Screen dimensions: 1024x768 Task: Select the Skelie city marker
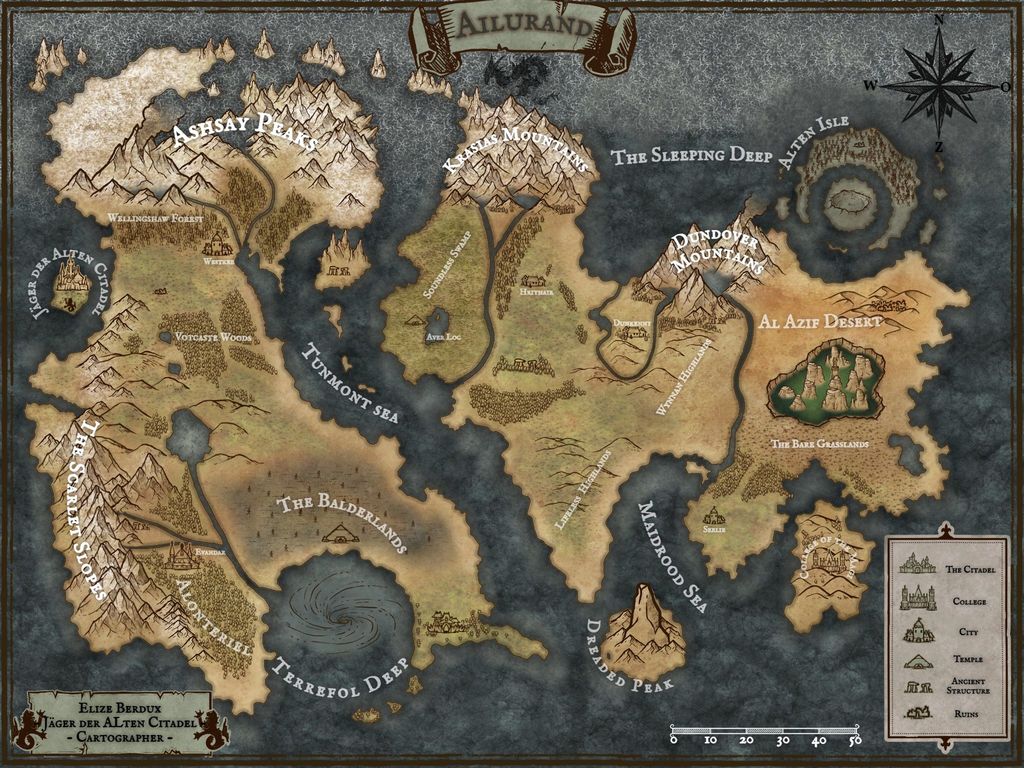tap(714, 516)
